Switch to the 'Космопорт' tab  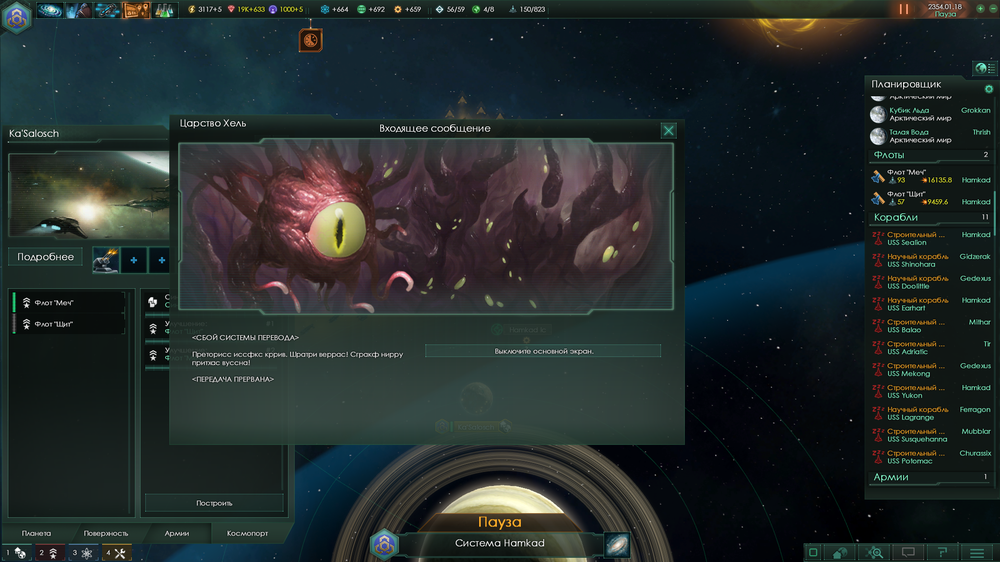(248, 533)
